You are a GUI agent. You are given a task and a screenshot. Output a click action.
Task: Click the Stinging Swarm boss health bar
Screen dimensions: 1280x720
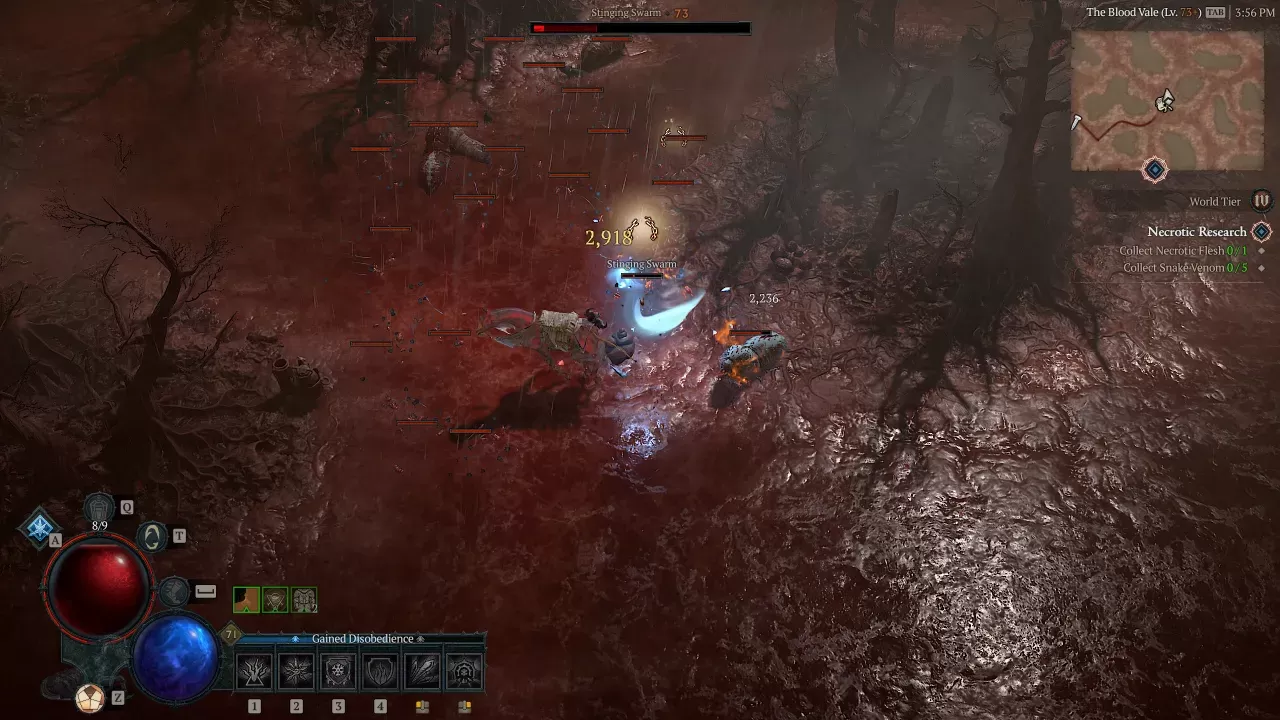(x=640, y=28)
